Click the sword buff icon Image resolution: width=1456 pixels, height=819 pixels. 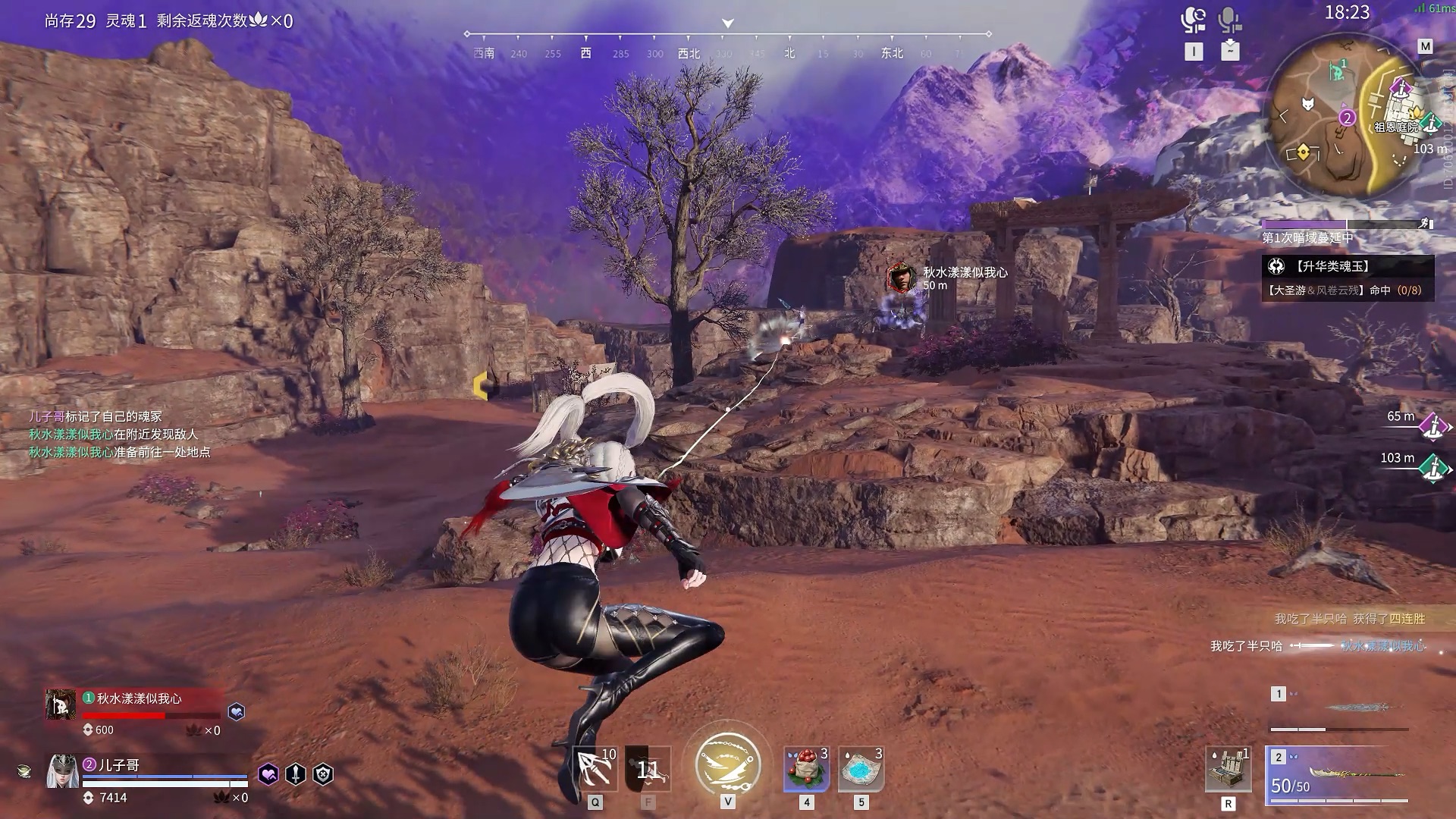[x=296, y=774]
